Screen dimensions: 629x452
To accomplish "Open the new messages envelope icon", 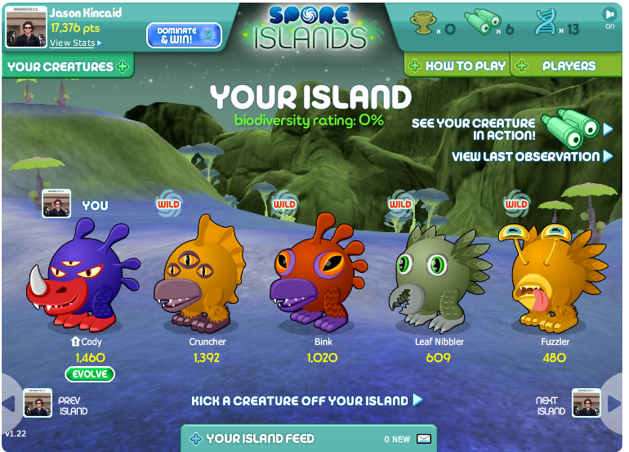I will [x=424, y=438].
